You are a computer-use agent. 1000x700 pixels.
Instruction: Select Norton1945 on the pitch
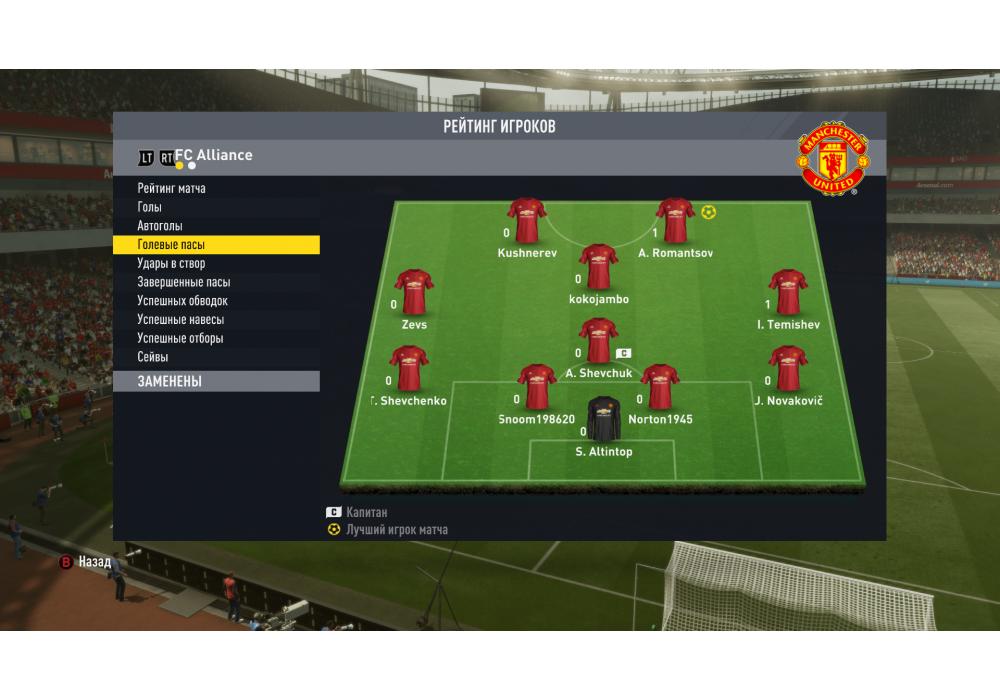click(x=660, y=387)
